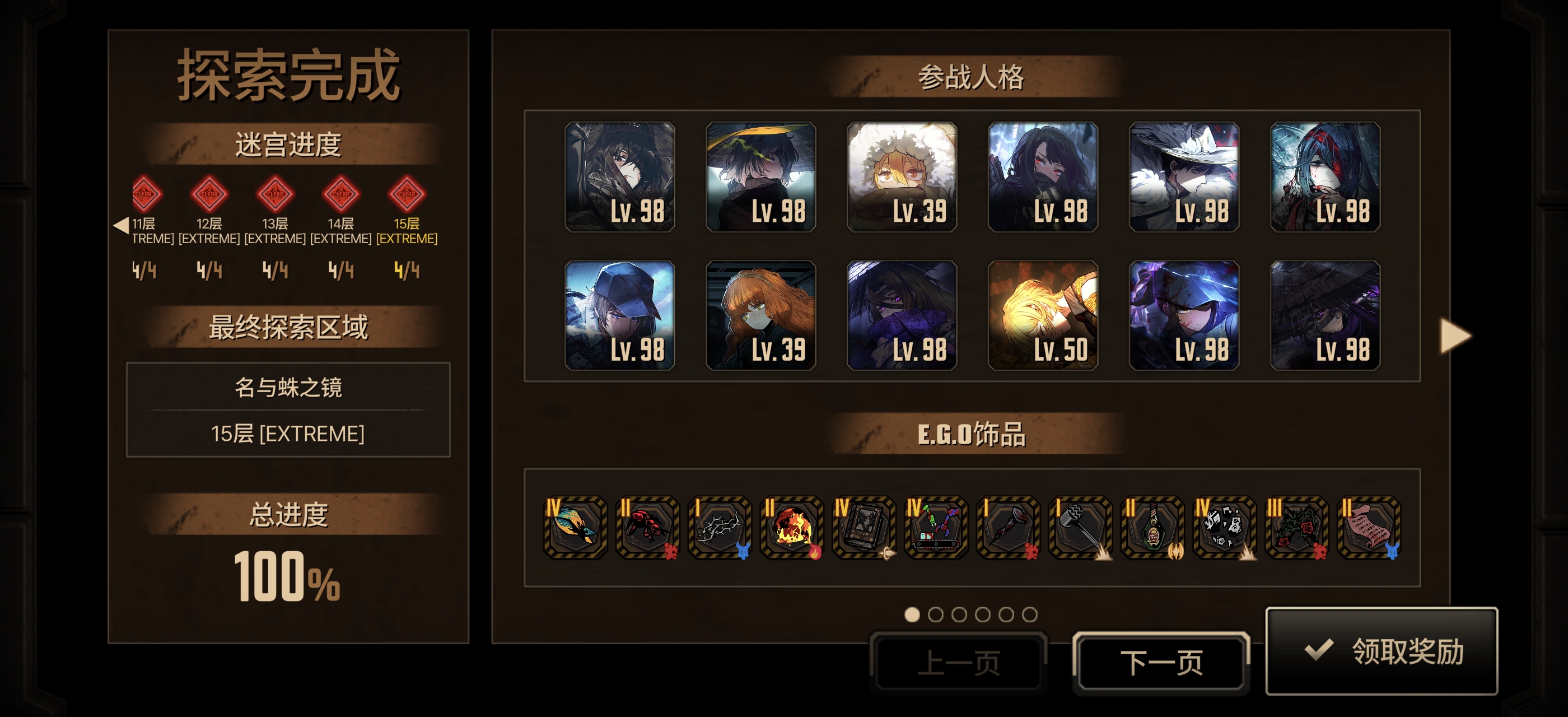Open the second pagination dot below E.G.O gifts
The height and width of the screenshot is (717, 1568).
coord(937,614)
